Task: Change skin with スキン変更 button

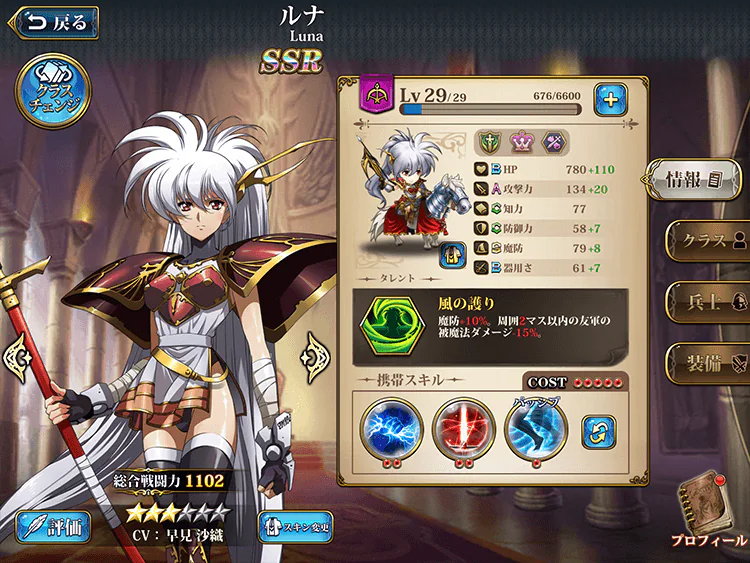Action: point(295,526)
